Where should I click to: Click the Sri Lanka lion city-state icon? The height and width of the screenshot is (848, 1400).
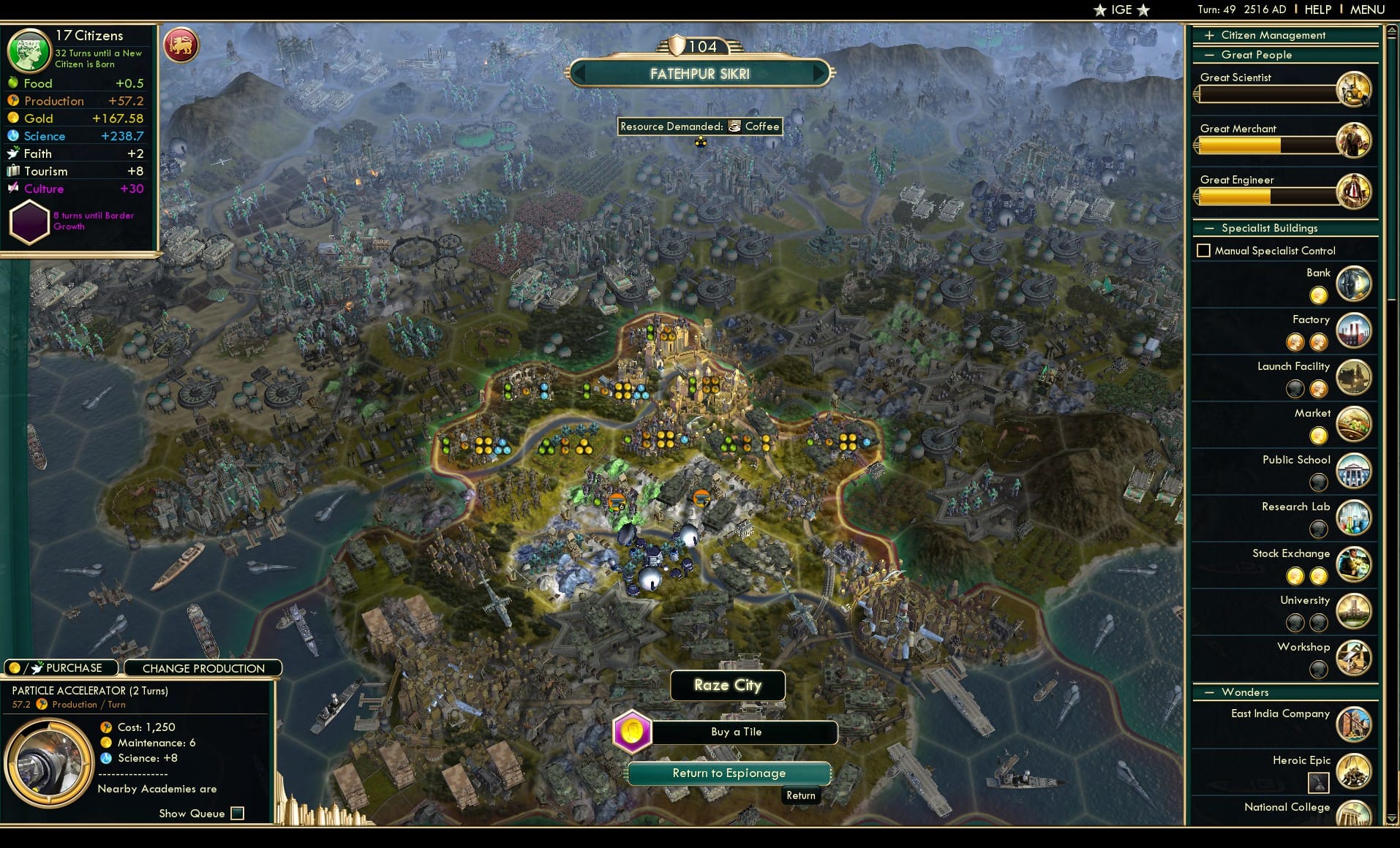[182, 45]
